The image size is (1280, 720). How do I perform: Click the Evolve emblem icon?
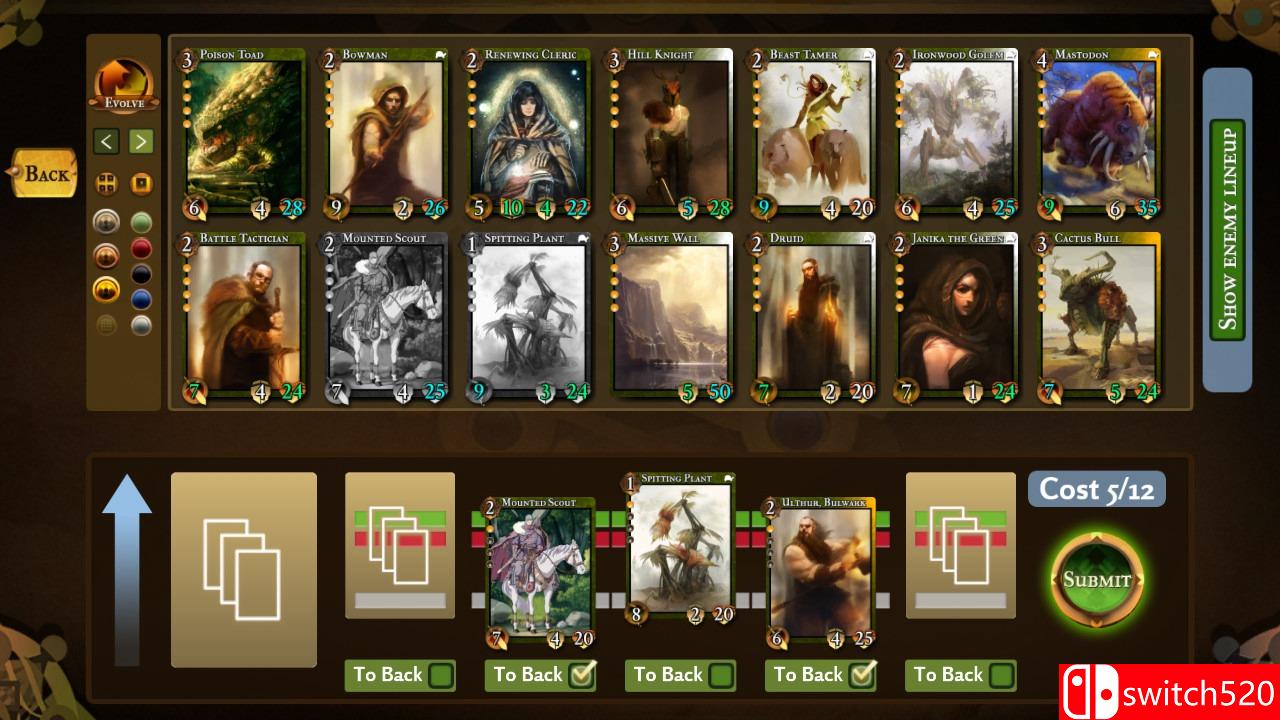(122, 80)
